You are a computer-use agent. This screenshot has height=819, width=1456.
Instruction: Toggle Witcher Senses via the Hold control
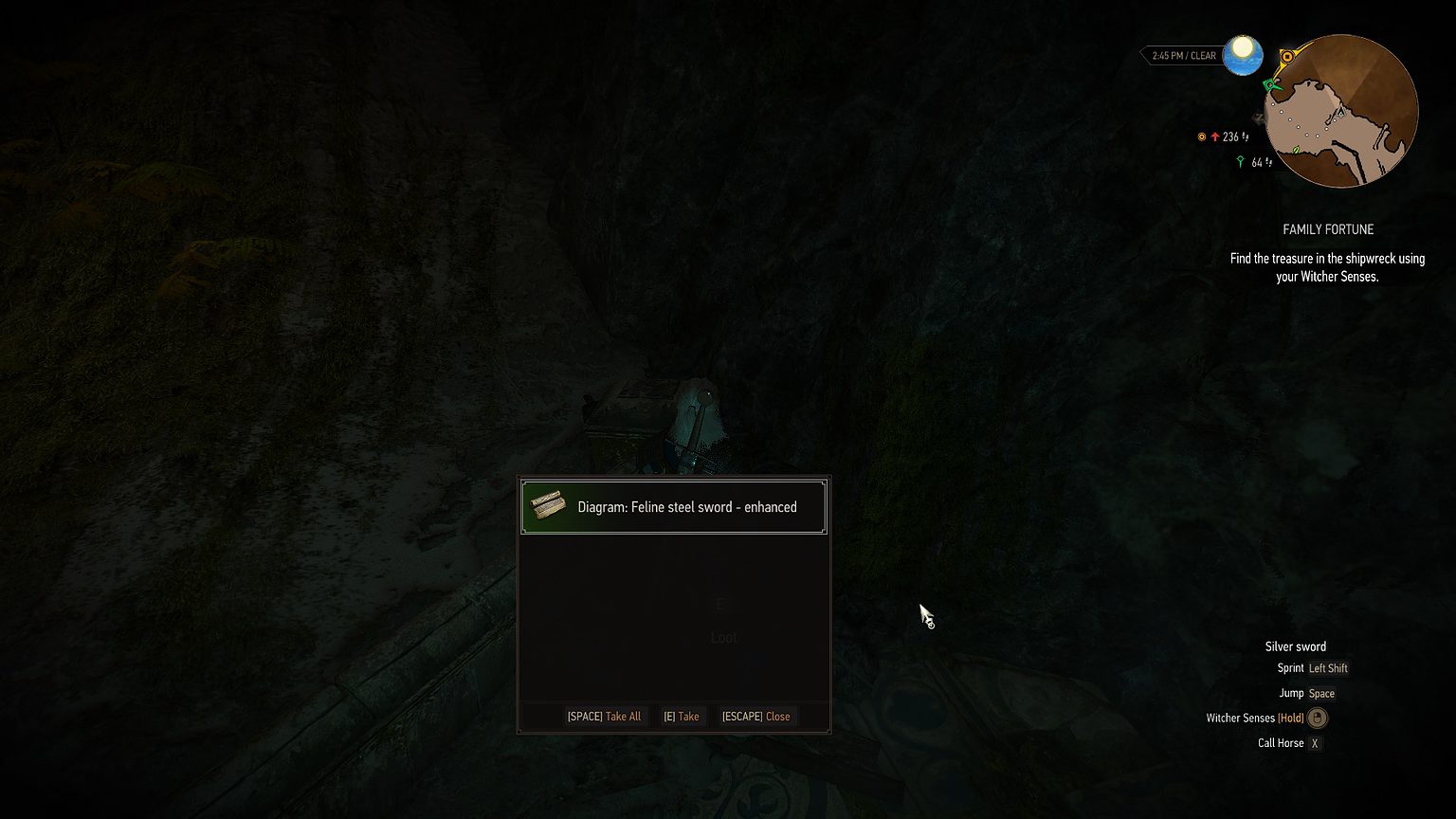pyautogui.click(x=1290, y=718)
